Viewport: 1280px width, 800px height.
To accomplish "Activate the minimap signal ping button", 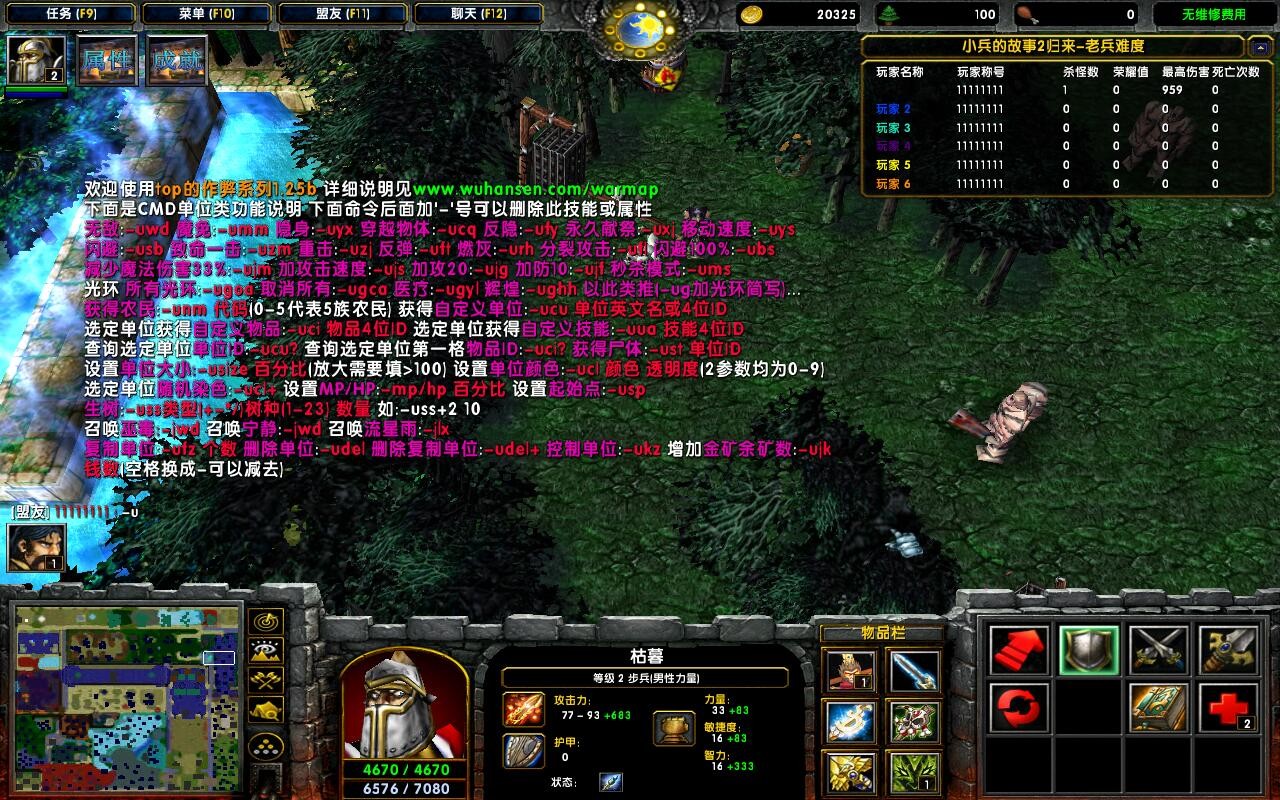I will coord(264,622).
